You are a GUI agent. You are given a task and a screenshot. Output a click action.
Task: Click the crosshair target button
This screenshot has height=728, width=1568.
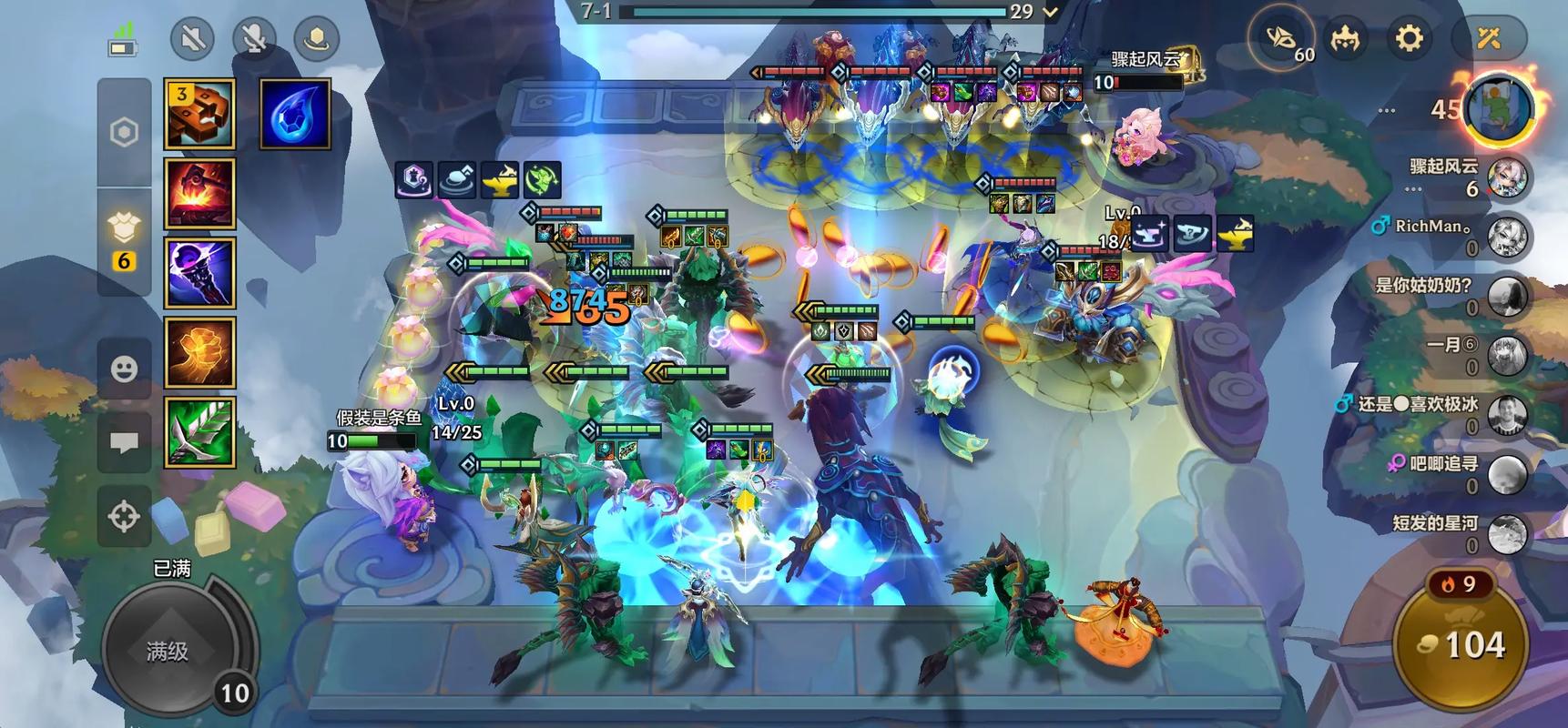point(124,516)
